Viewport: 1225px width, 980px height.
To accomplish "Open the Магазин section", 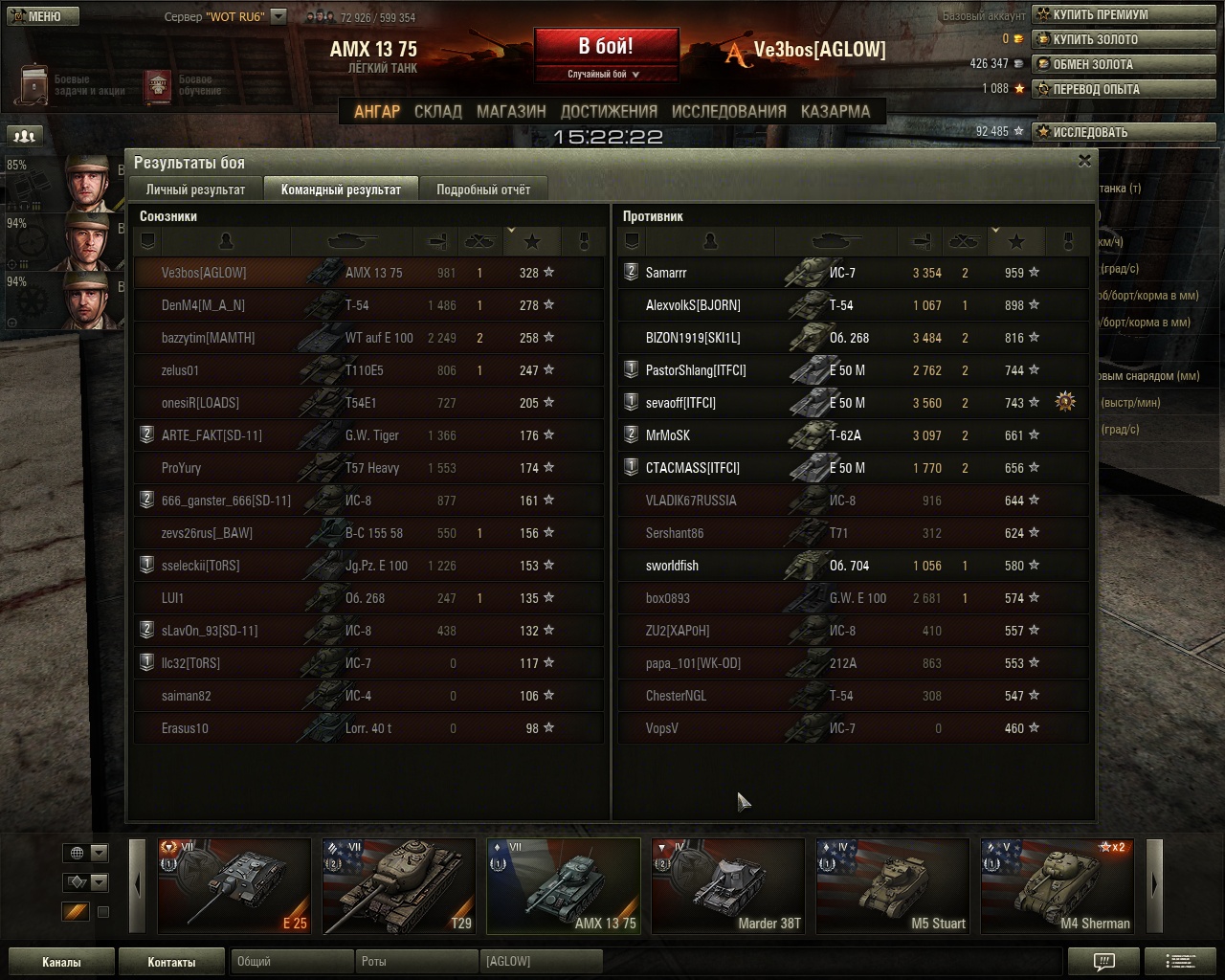I will pos(511,111).
